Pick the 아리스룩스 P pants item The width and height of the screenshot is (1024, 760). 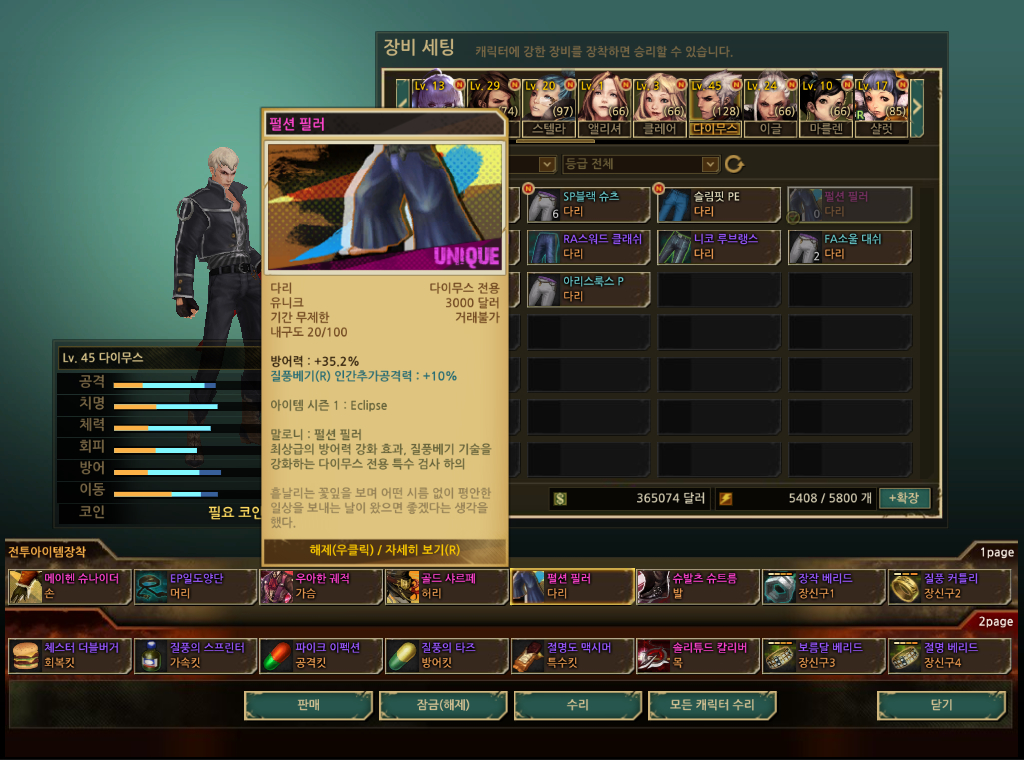pos(589,289)
